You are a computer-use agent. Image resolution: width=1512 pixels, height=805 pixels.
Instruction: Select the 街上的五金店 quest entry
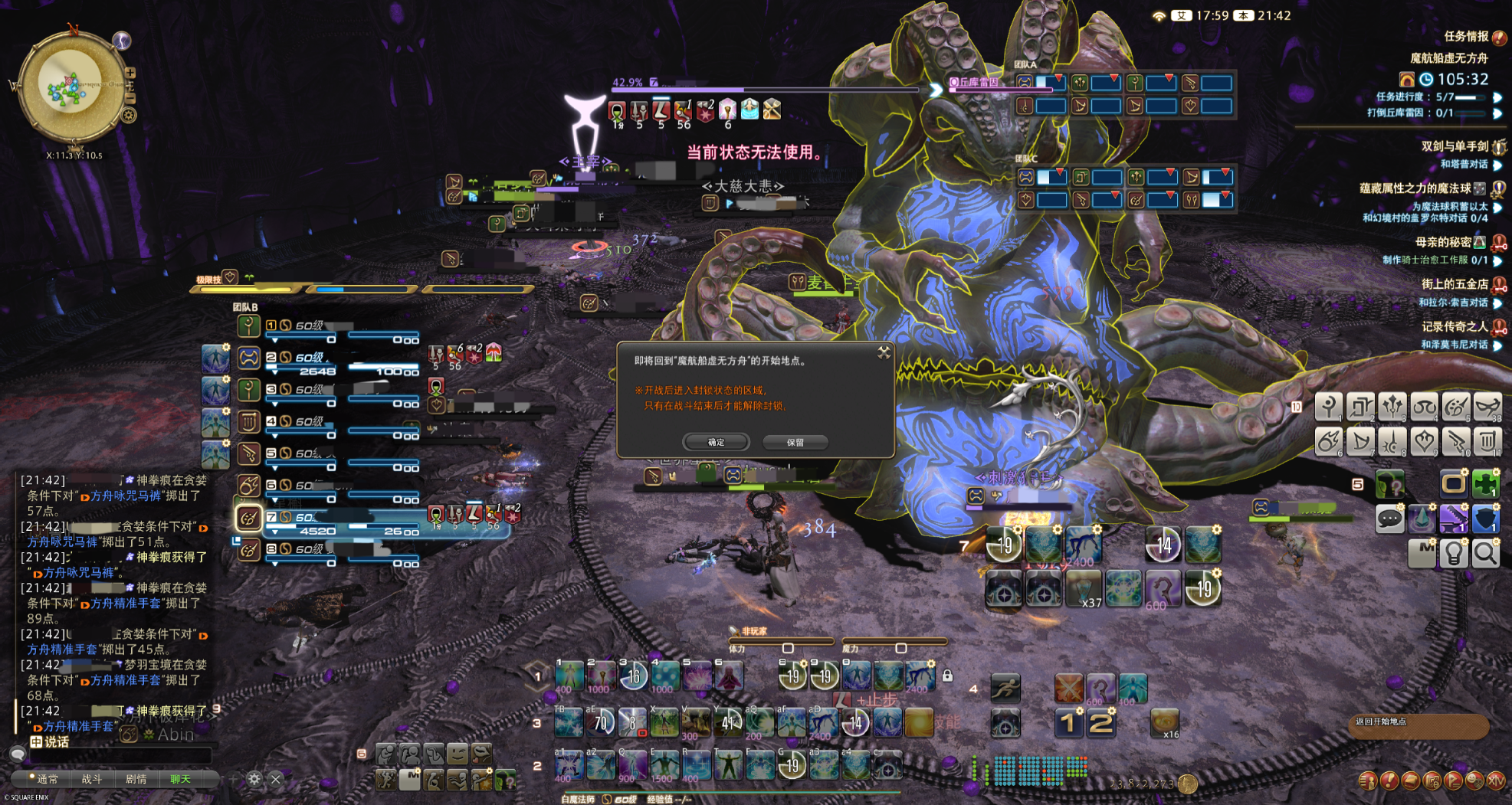point(1454,284)
